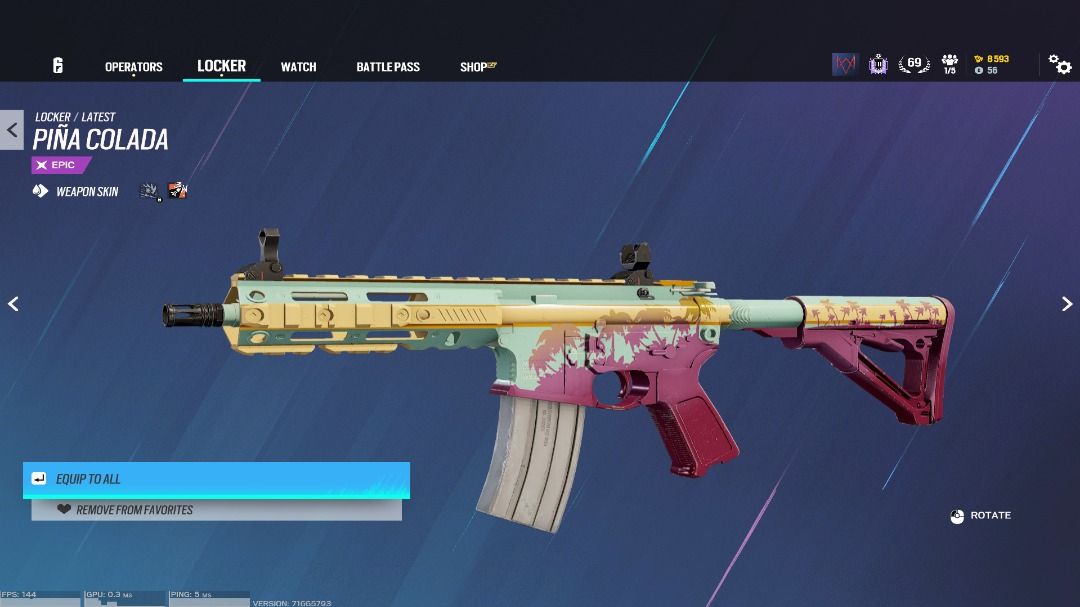Open the Operators menu
This screenshot has height=607, width=1080.
[133, 67]
